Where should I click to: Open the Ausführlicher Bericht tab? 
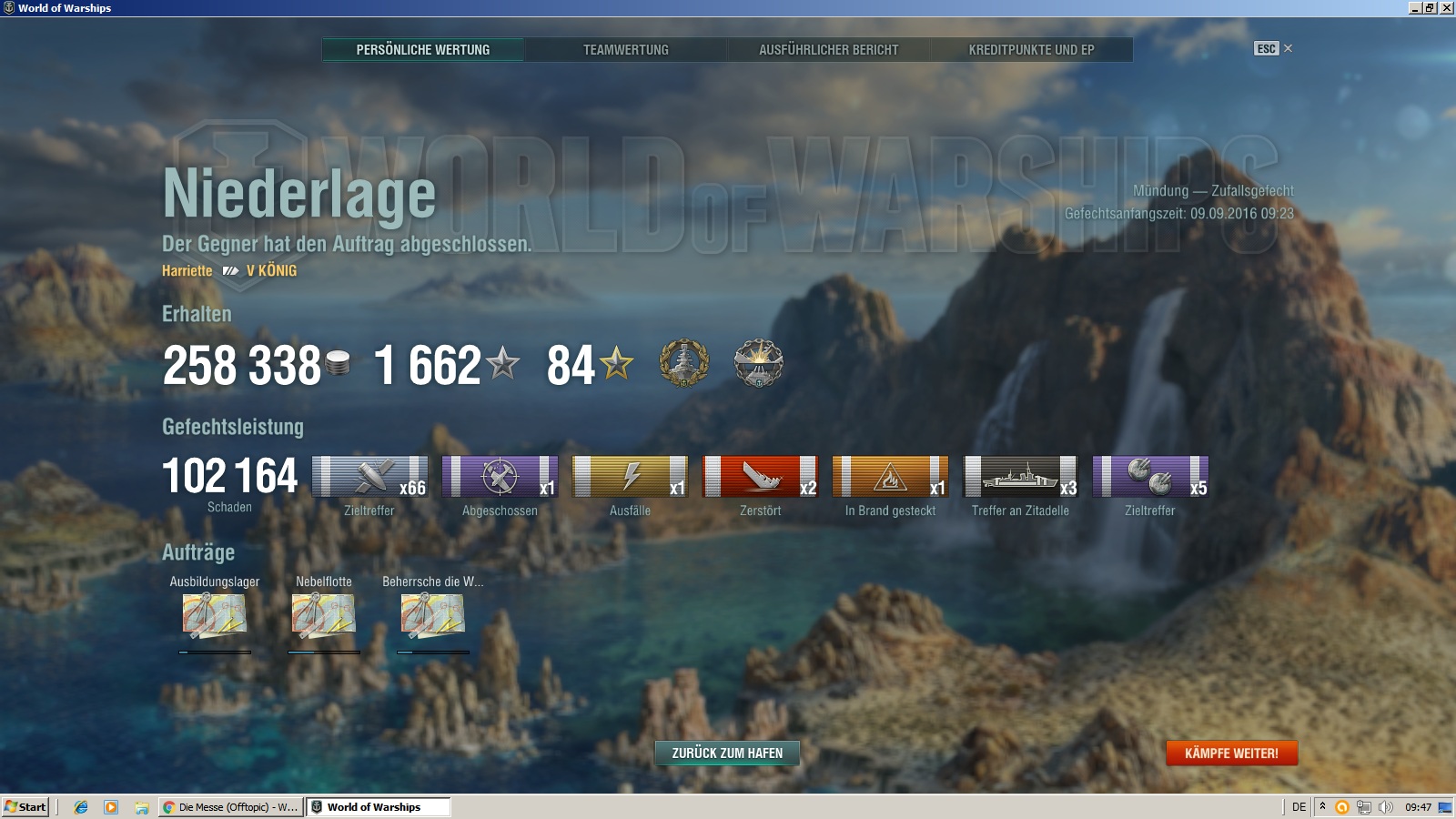[x=828, y=50]
